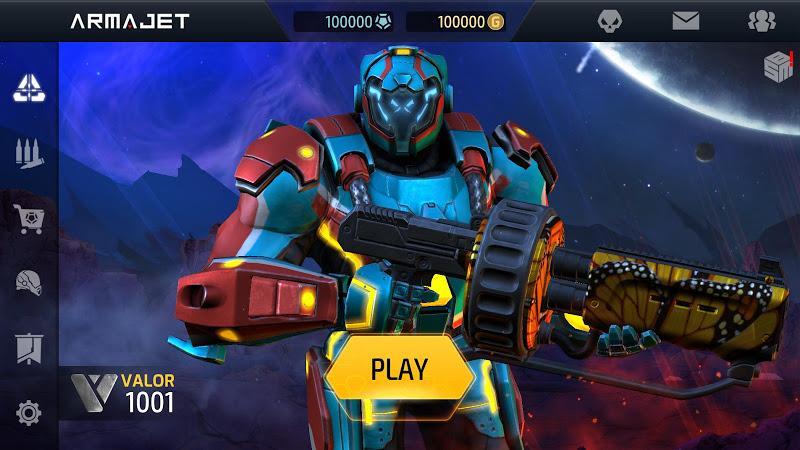Viewport: 800px width, 450px height.
Task: Open the mail envelope inbox
Action: (x=686, y=21)
